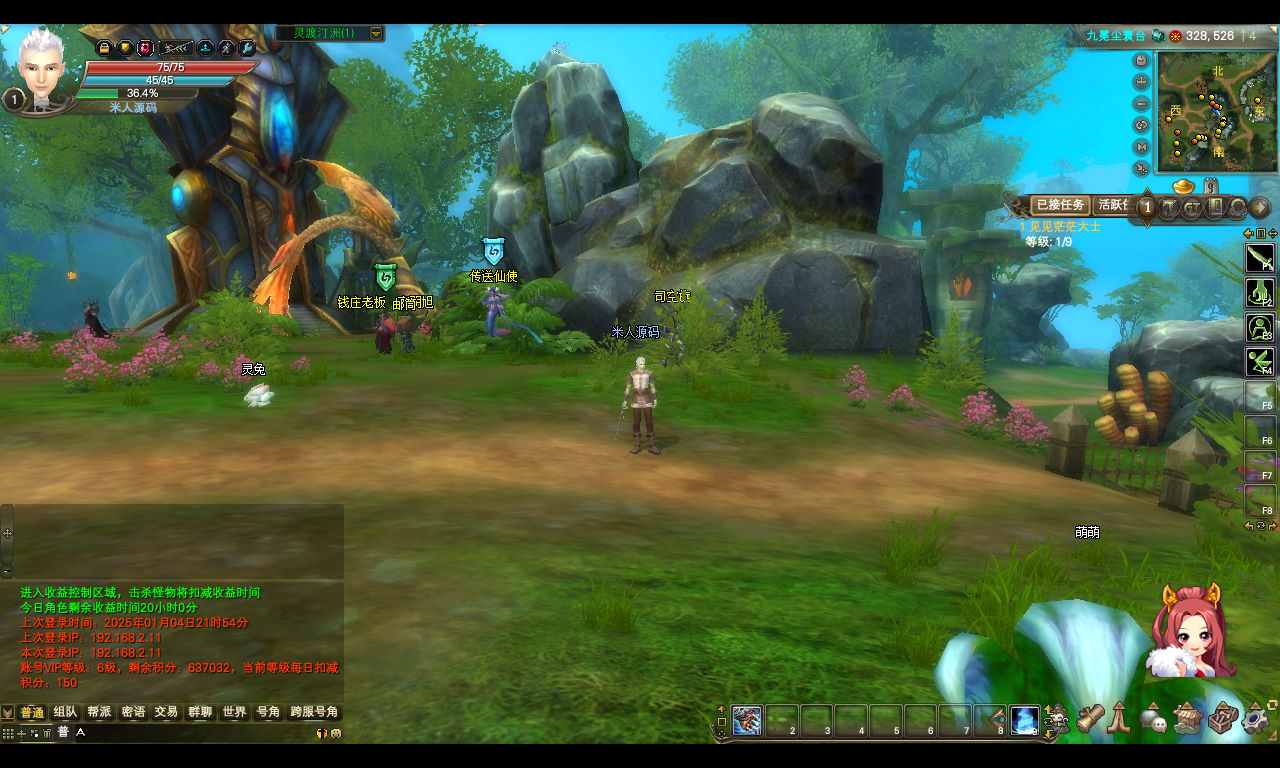
Task: Activate the red claw skill in hotbar
Action: click(747, 720)
